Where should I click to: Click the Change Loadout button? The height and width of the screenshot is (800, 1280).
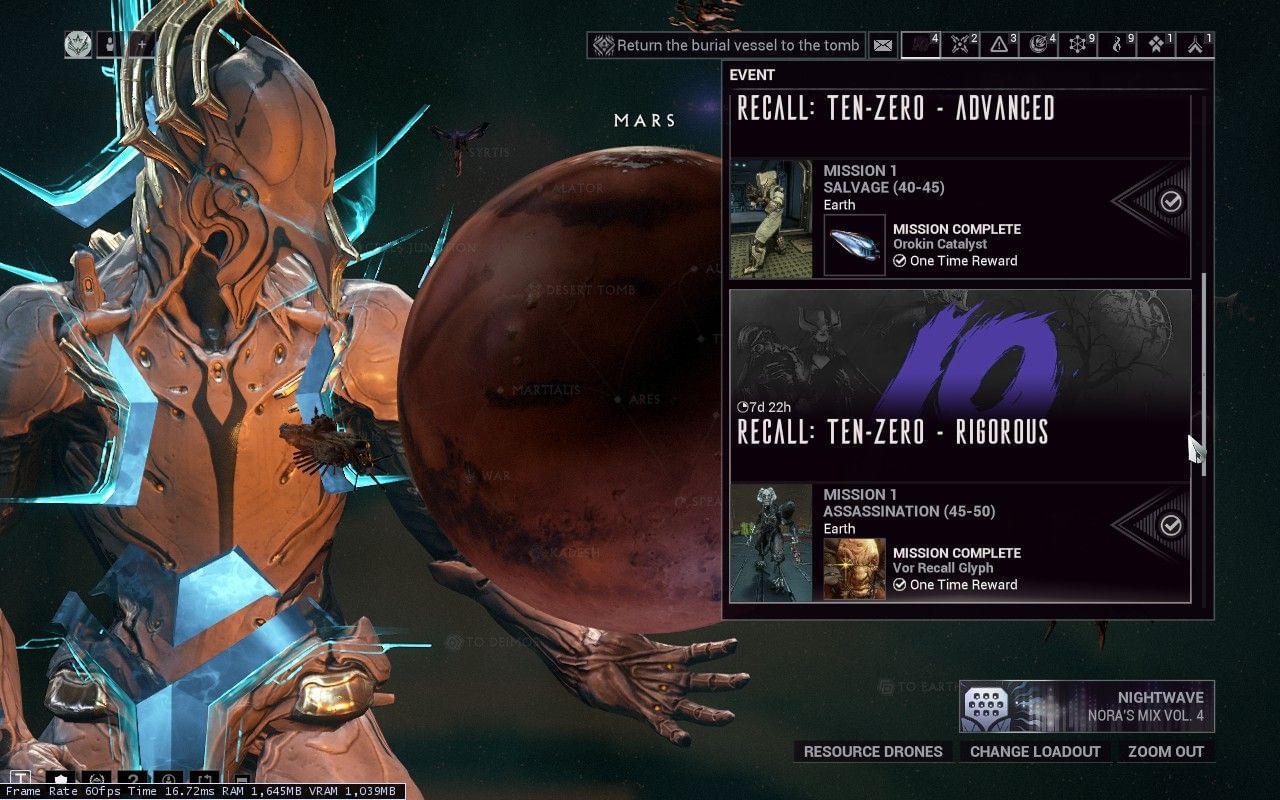tap(1034, 751)
